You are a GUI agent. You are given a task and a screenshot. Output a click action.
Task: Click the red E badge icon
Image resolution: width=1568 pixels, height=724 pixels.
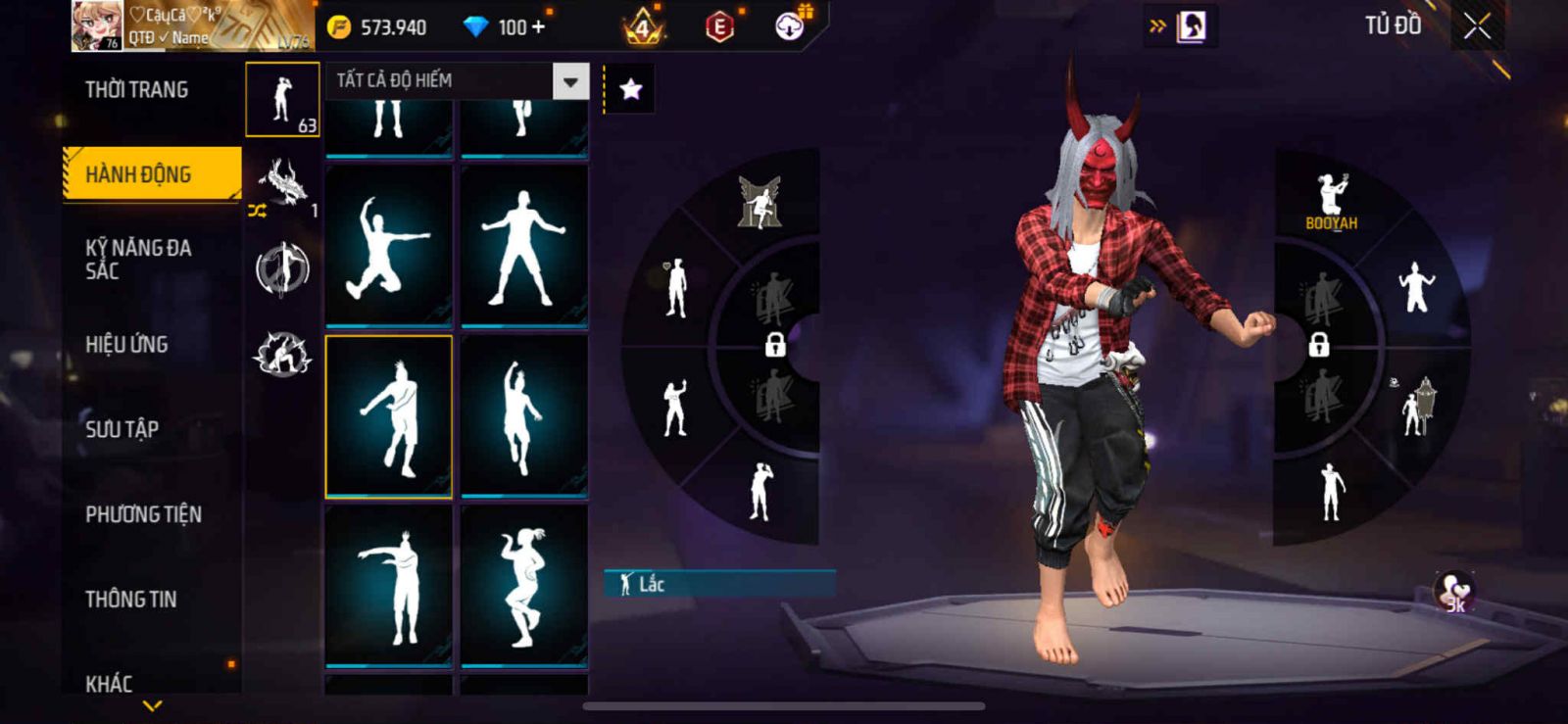point(719,27)
